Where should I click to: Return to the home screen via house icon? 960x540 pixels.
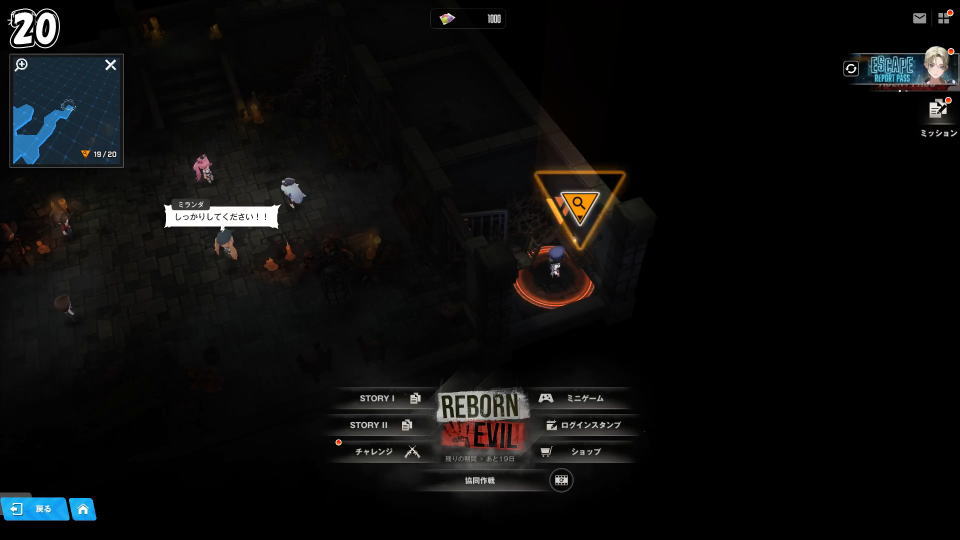coord(83,509)
